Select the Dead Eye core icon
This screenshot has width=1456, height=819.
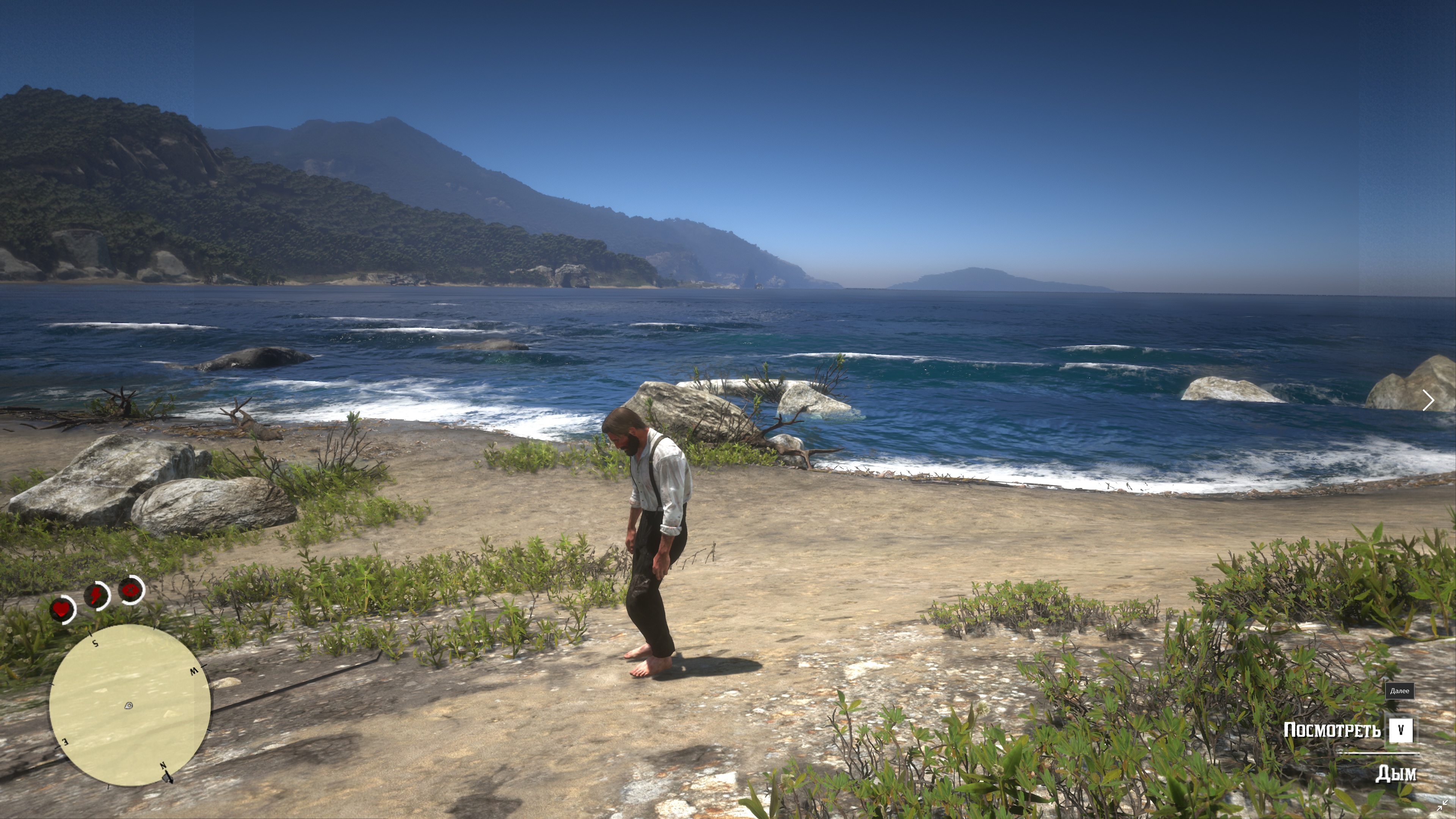(x=131, y=590)
